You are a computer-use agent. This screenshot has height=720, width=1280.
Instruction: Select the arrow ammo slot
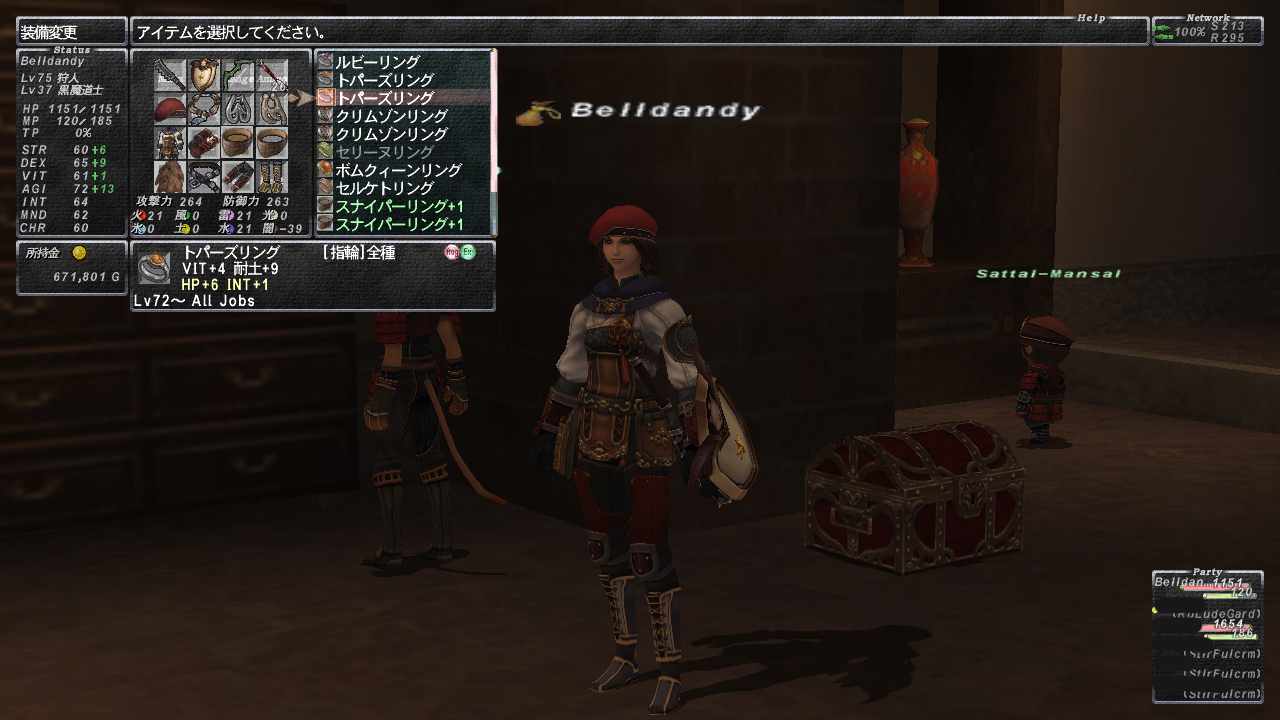(271, 75)
